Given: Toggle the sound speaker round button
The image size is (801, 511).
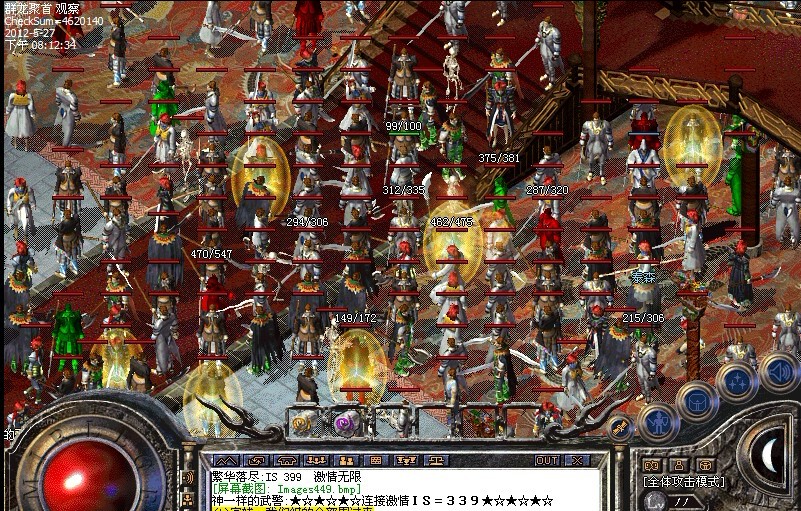Looking at the screenshot, I should (x=777, y=372).
